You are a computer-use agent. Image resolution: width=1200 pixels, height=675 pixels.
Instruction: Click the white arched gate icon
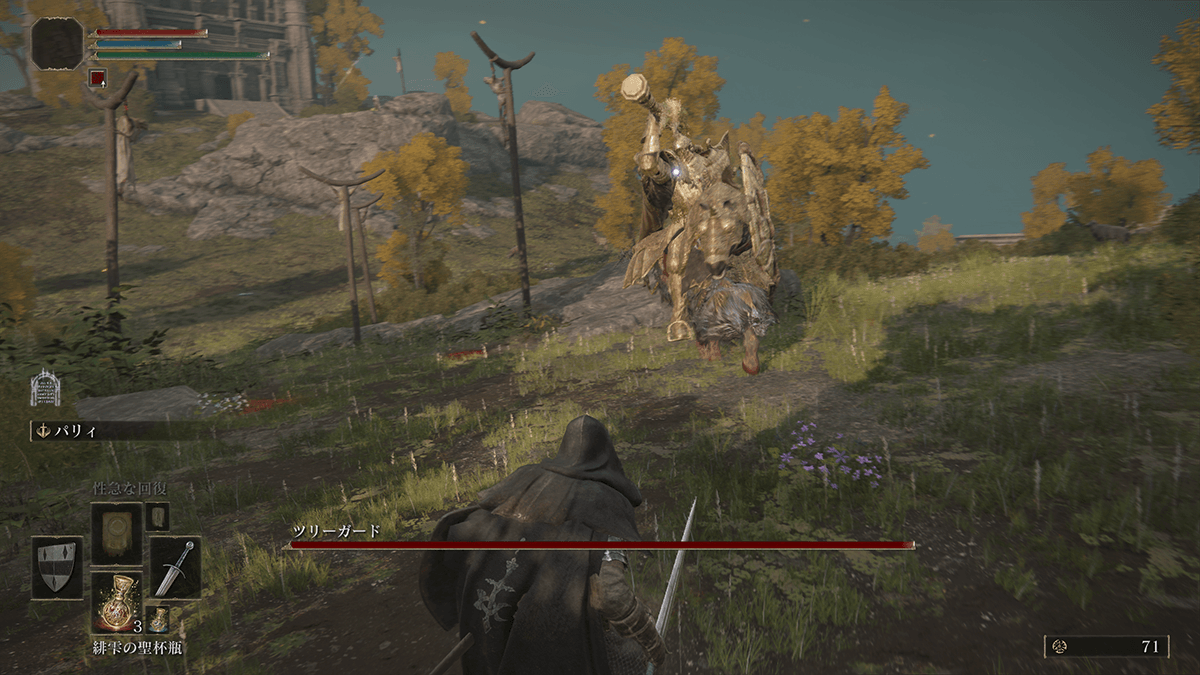point(45,388)
